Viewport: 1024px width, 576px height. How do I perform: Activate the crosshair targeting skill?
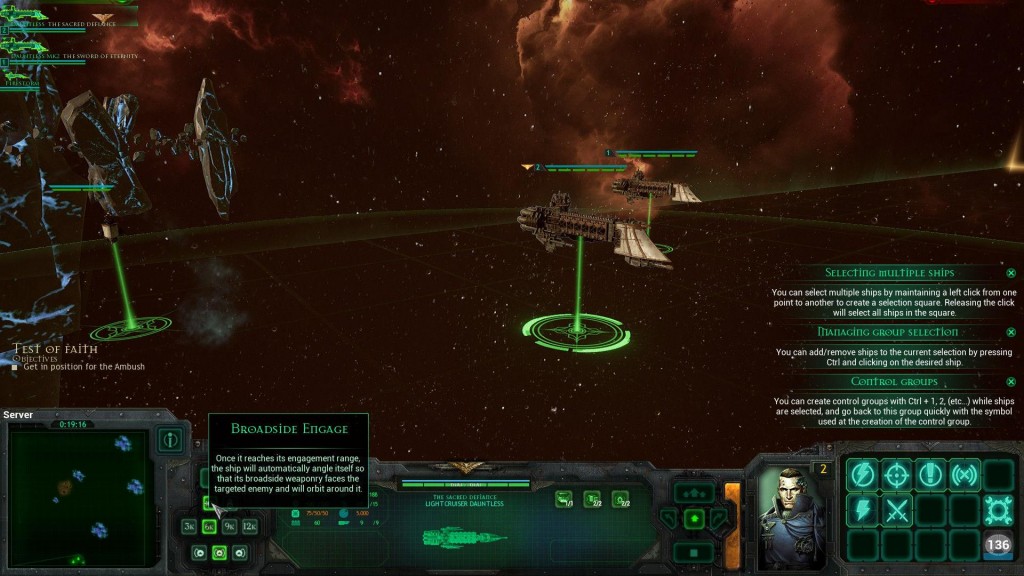click(x=895, y=475)
